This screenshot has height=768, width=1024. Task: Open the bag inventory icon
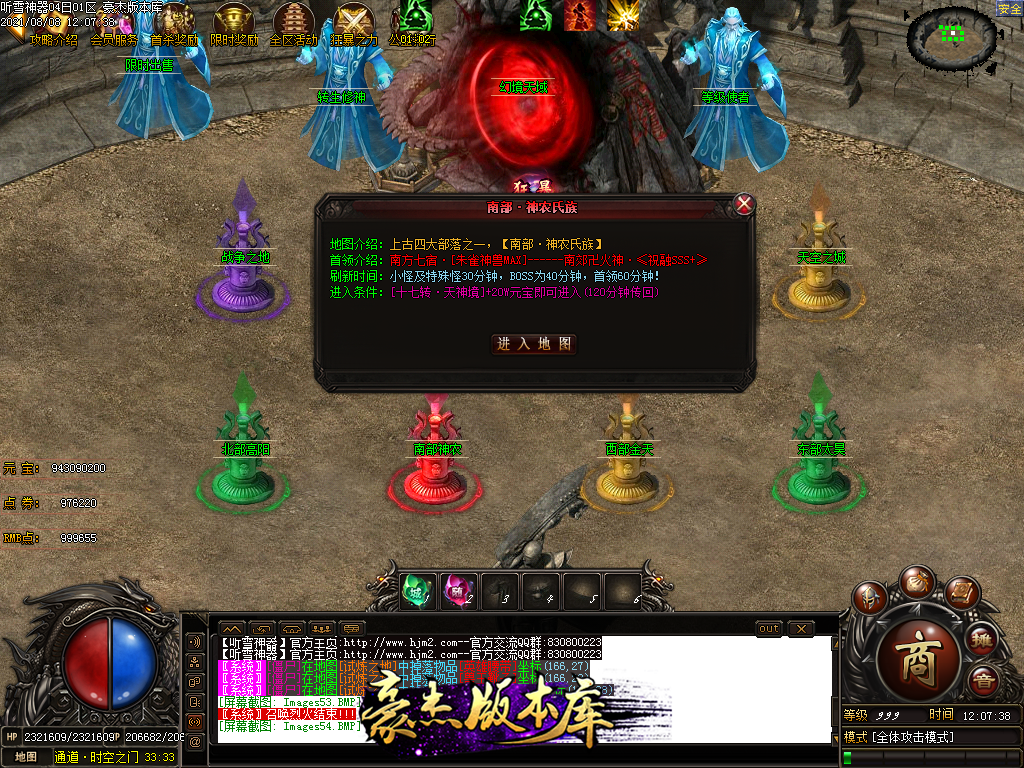point(916,581)
